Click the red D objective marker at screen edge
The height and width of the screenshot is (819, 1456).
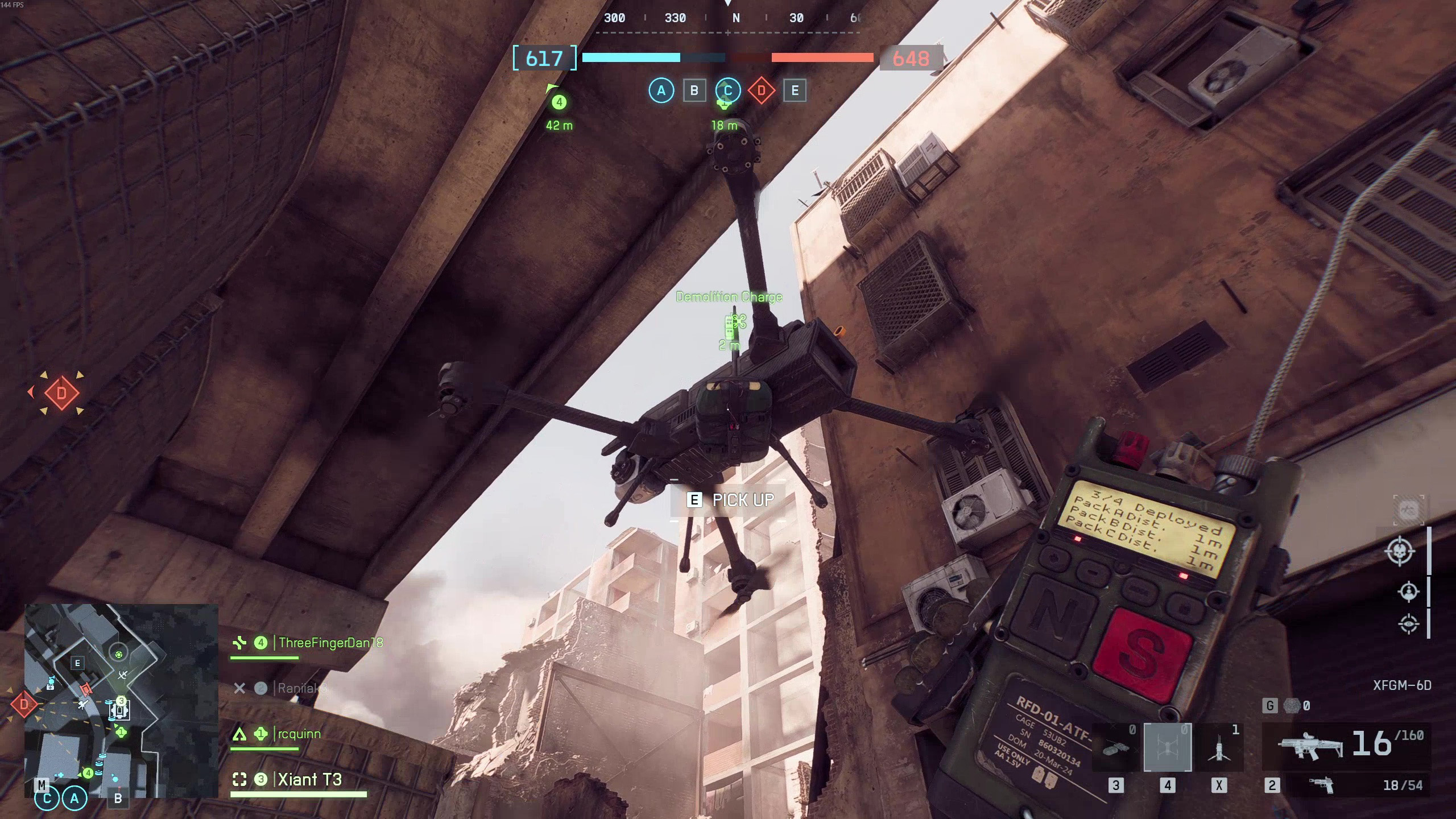tap(61, 392)
